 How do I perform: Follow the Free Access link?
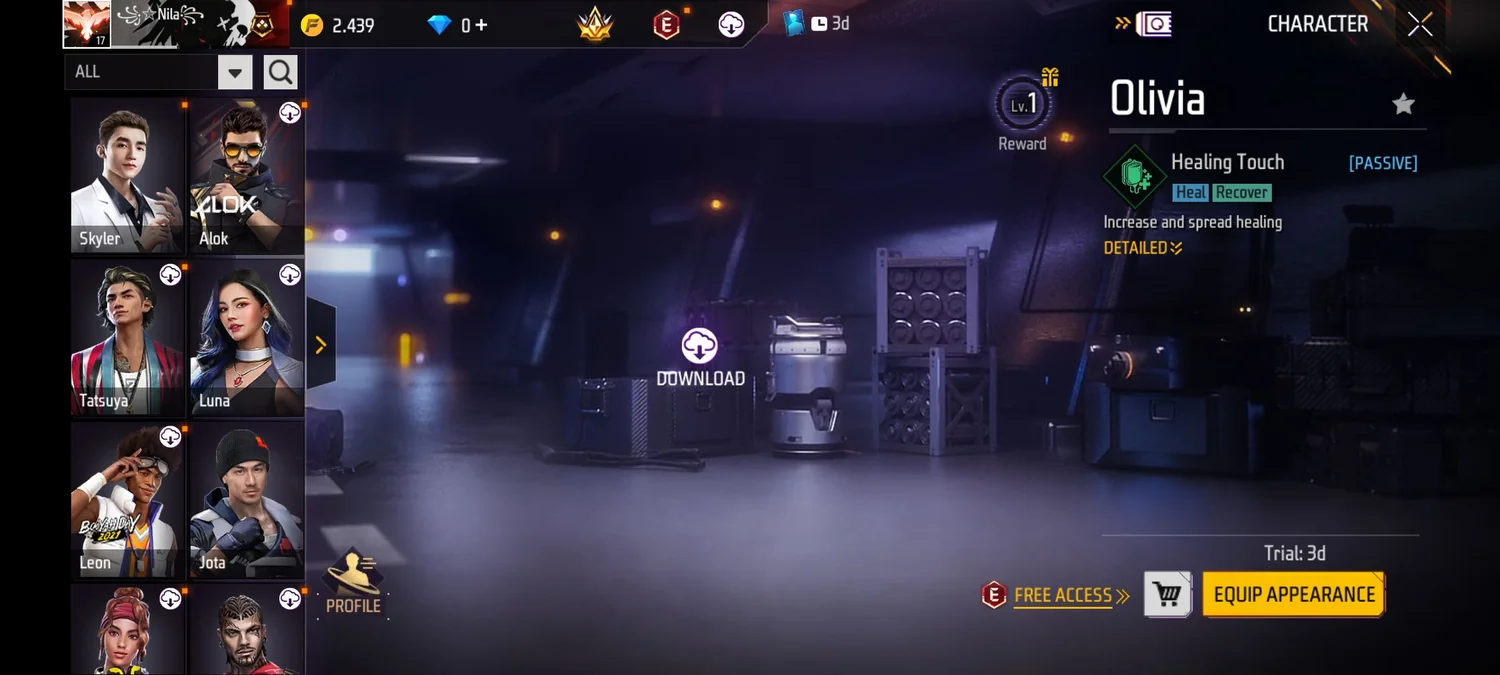coord(1063,596)
